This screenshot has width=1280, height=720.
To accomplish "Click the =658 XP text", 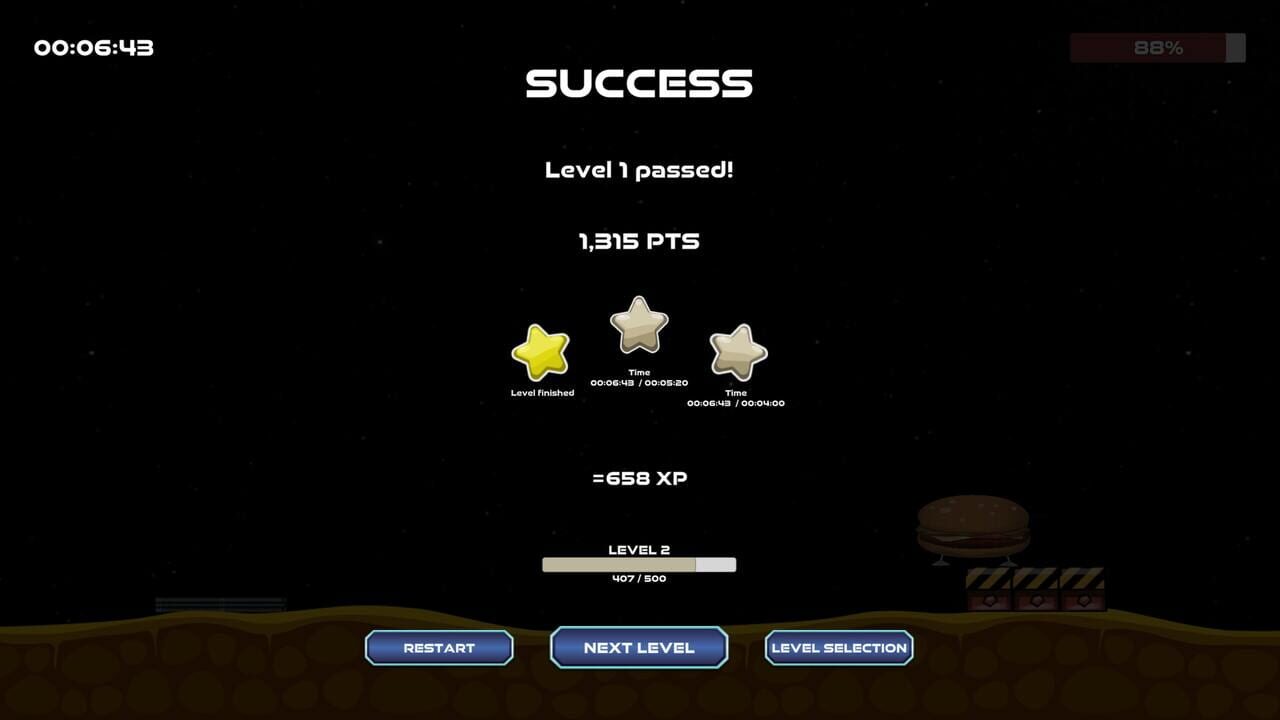I will (639, 478).
